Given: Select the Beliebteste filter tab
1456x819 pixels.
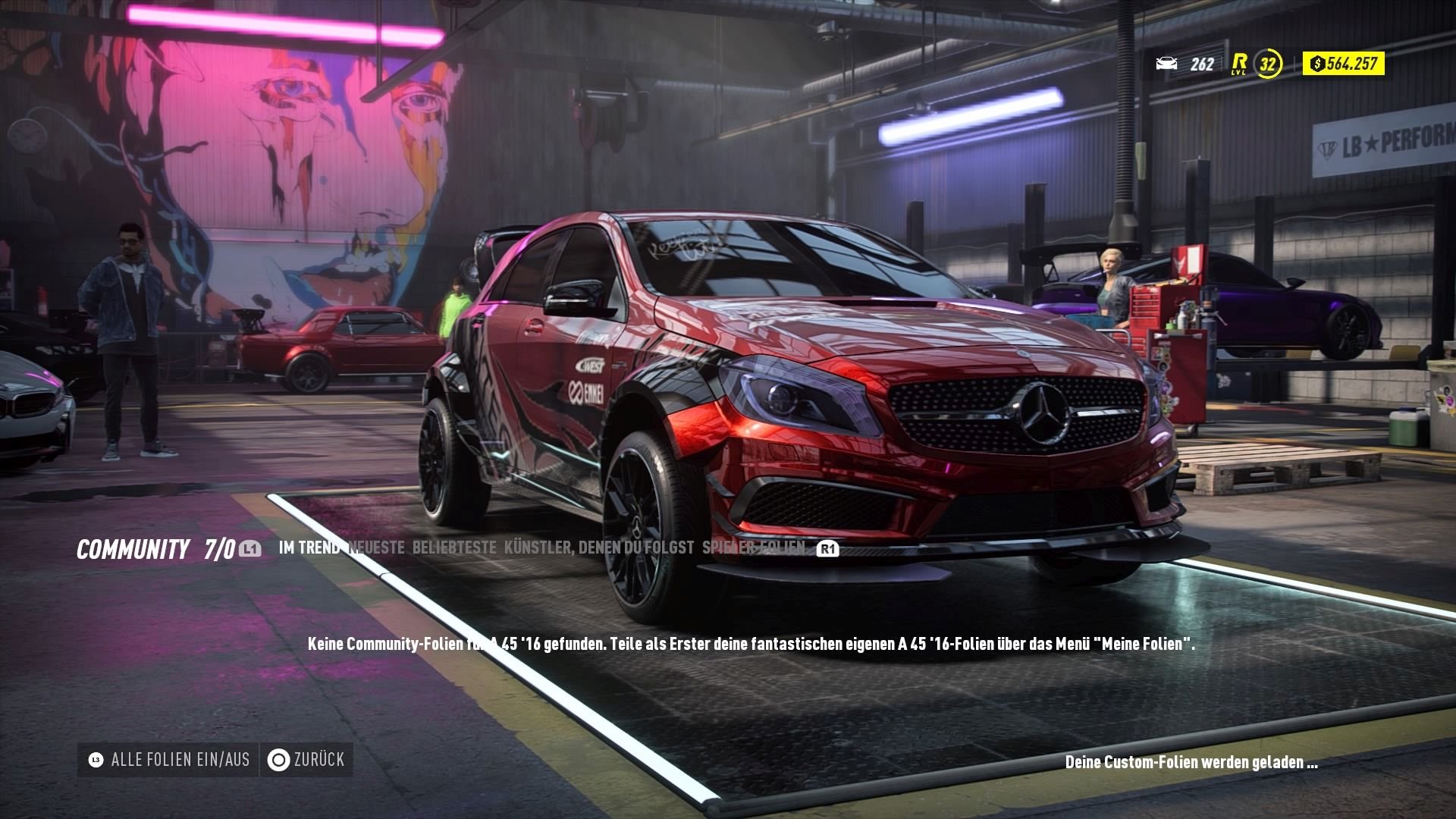Looking at the screenshot, I should pos(455,548).
